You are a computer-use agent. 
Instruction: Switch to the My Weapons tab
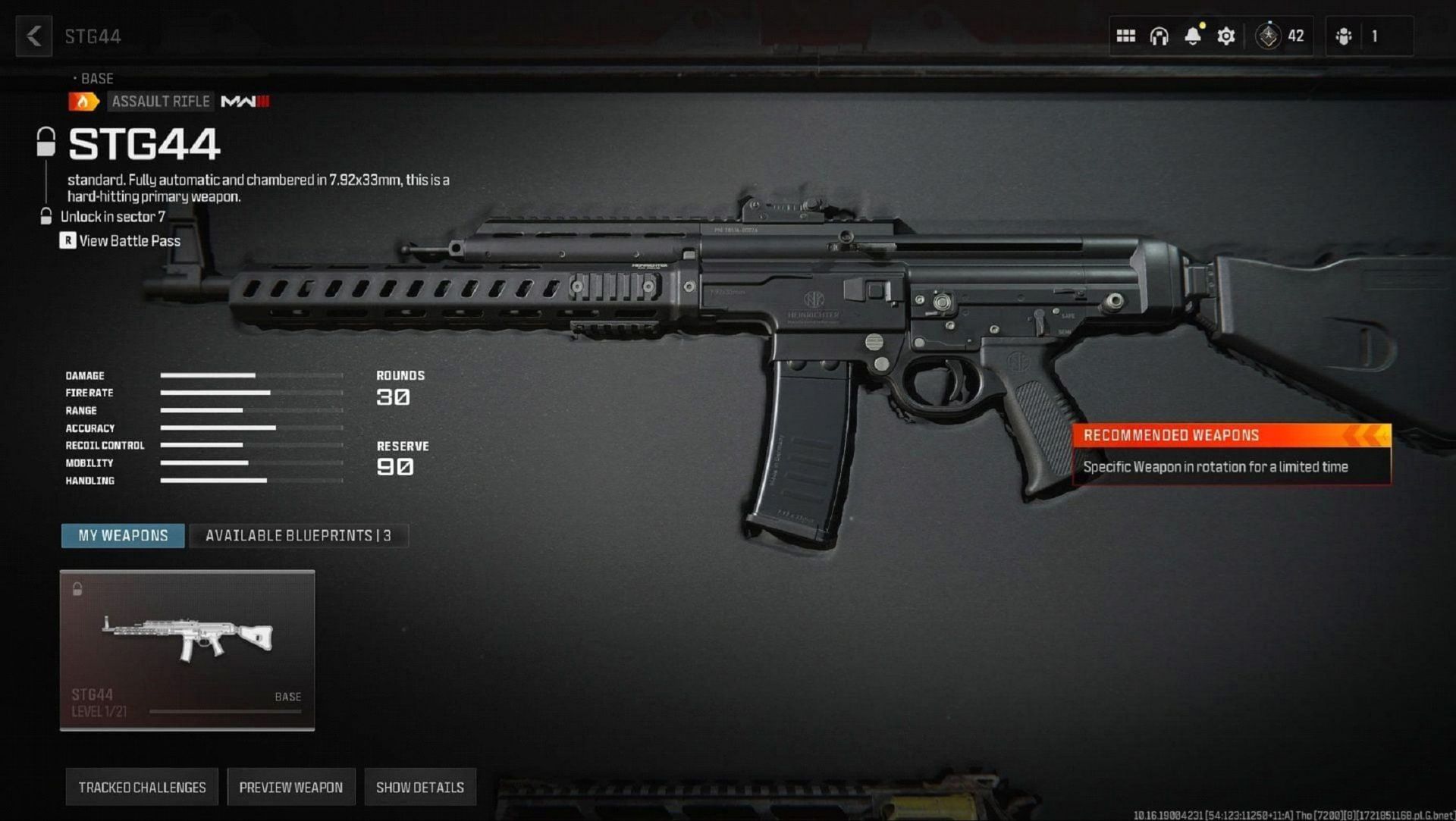point(122,535)
